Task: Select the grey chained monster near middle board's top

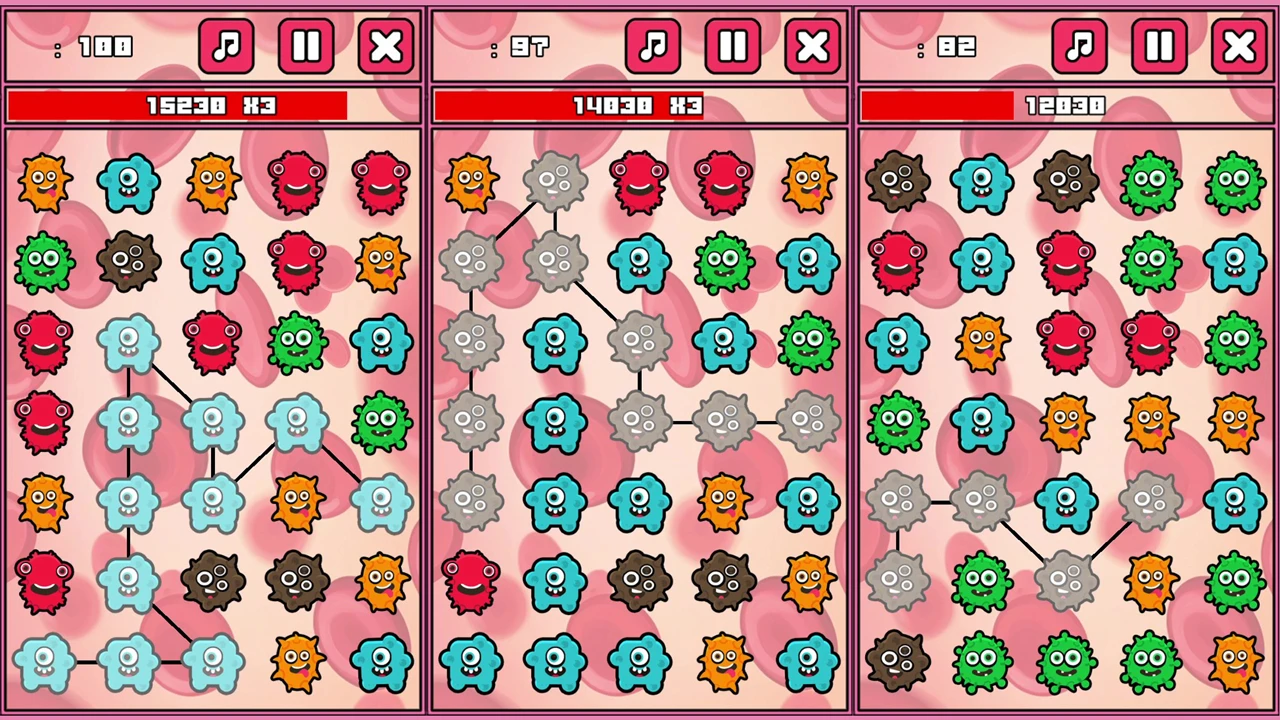Action: coord(555,180)
